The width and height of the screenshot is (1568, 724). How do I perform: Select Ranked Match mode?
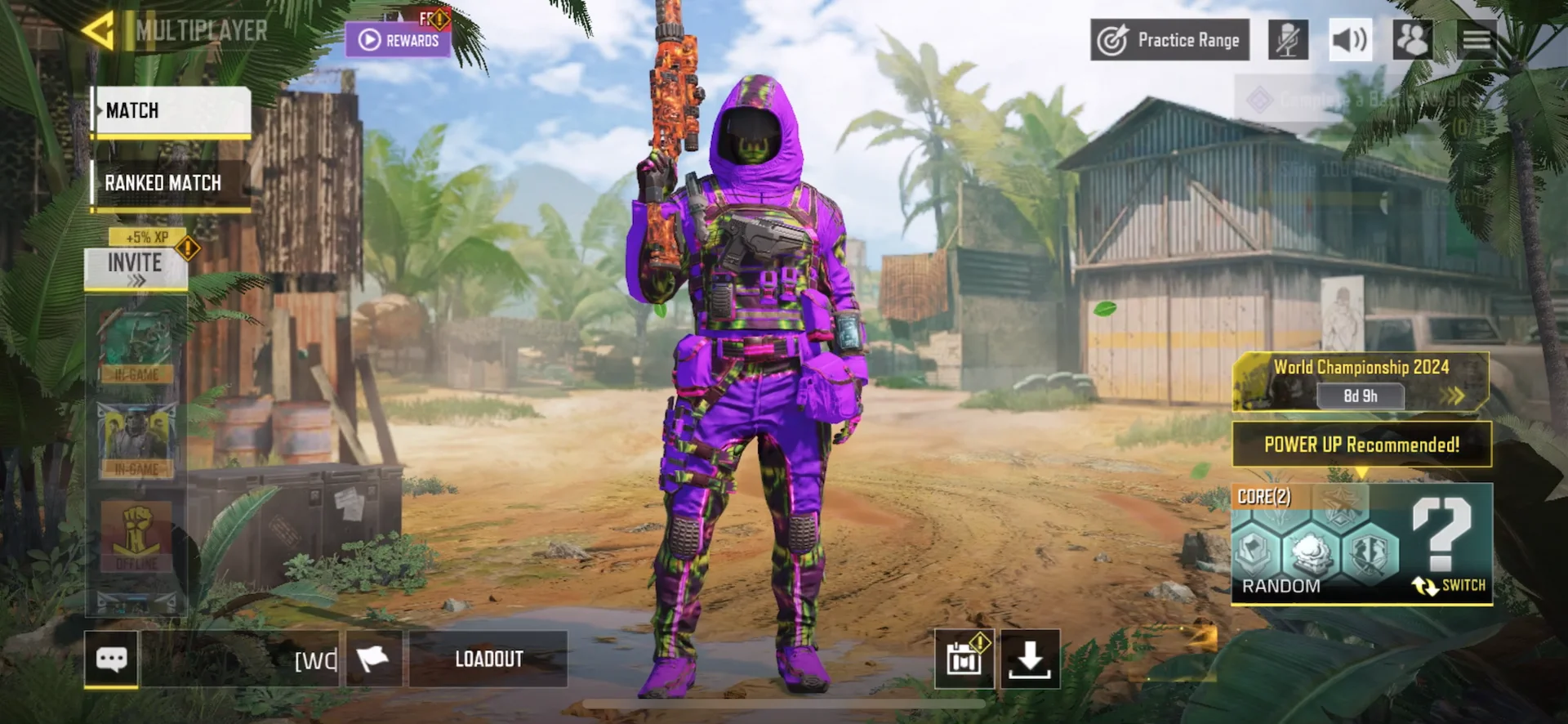pos(171,183)
